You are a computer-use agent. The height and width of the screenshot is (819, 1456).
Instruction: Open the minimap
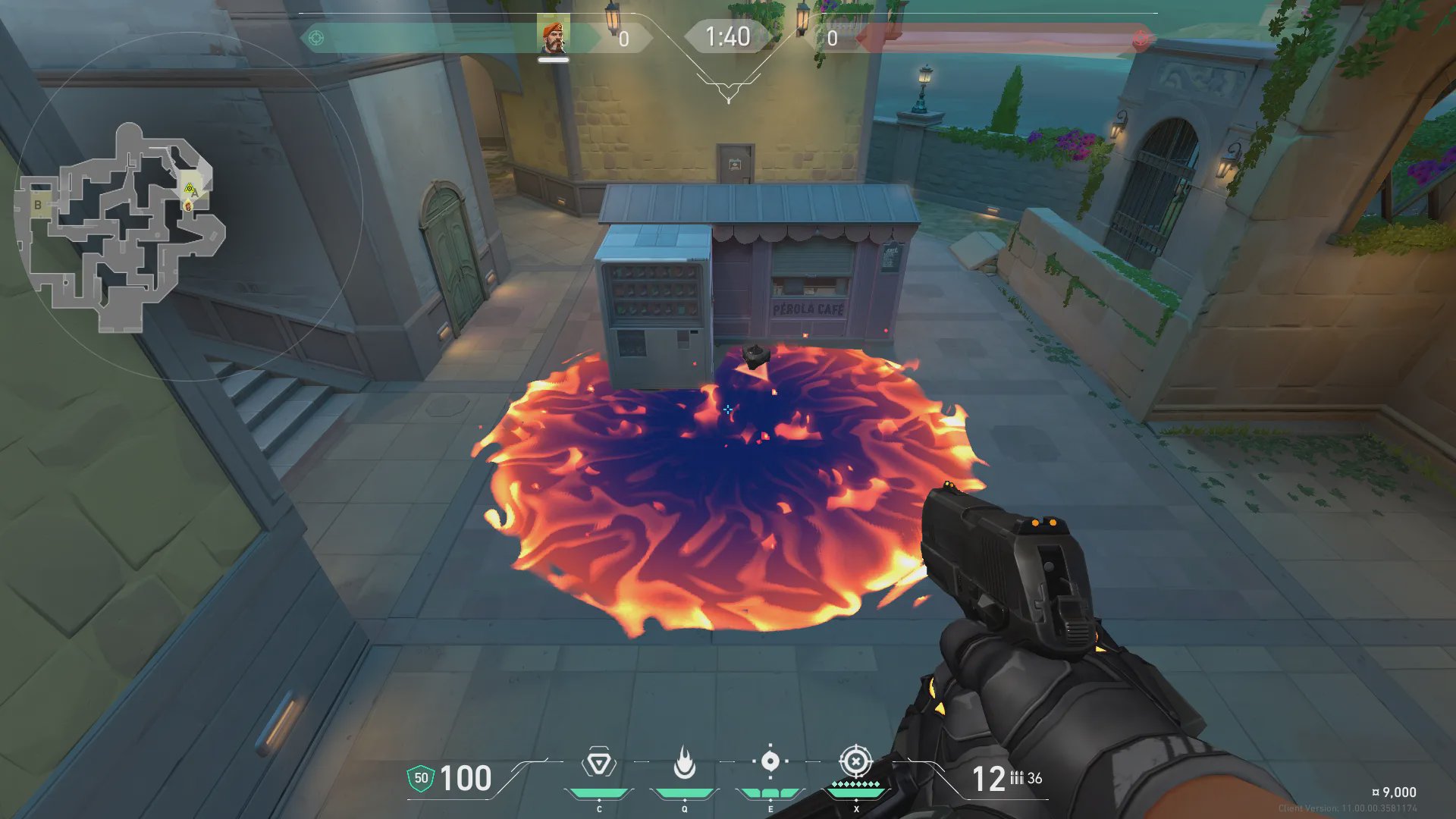pyautogui.click(x=121, y=227)
